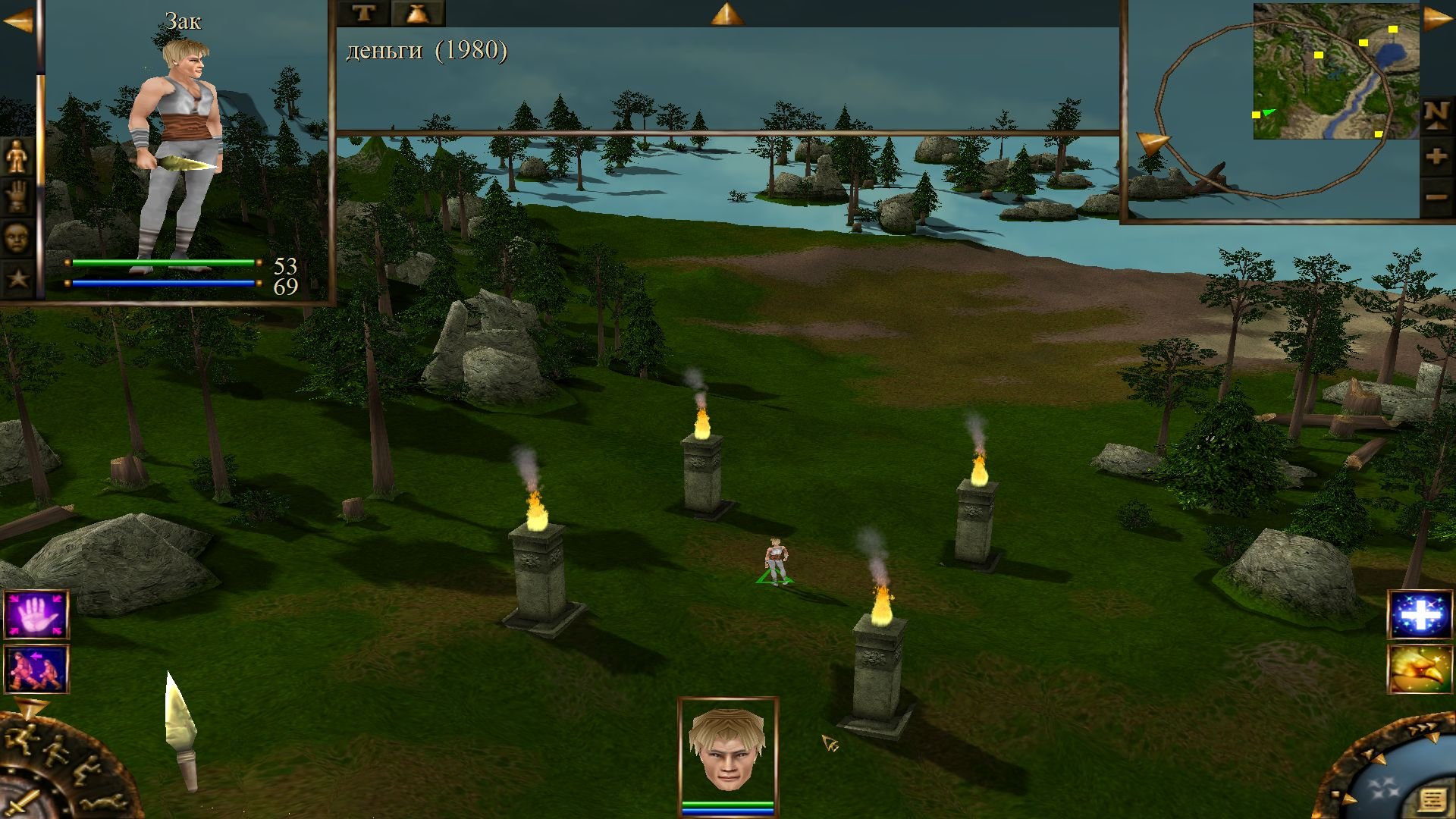This screenshot has width=1456, height=819.
Task: Reset minimap to north with N button
Action: (1436, 115)
